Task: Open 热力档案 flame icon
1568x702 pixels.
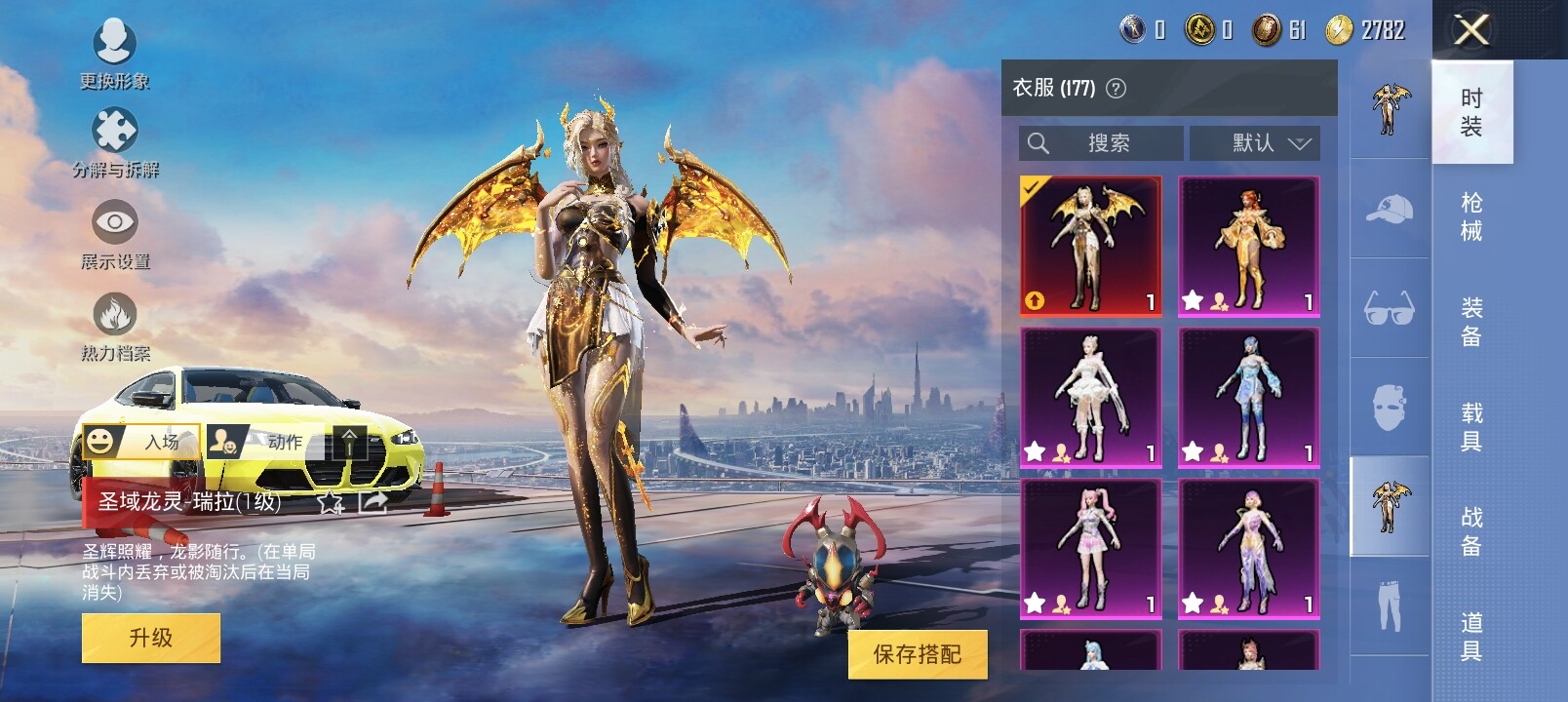Action: point(115,325)
